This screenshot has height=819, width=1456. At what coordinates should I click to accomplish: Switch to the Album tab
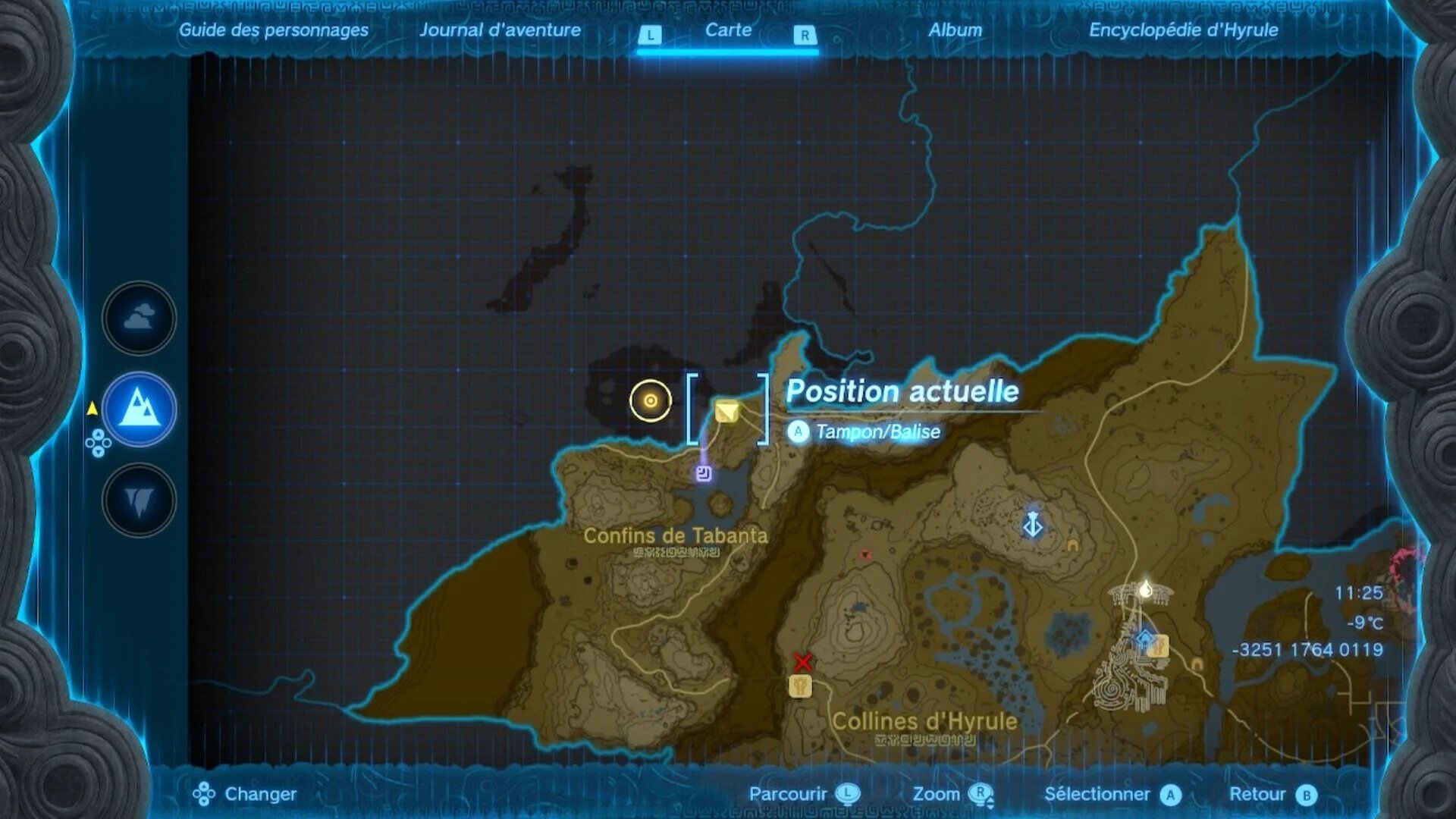(955, 31)
